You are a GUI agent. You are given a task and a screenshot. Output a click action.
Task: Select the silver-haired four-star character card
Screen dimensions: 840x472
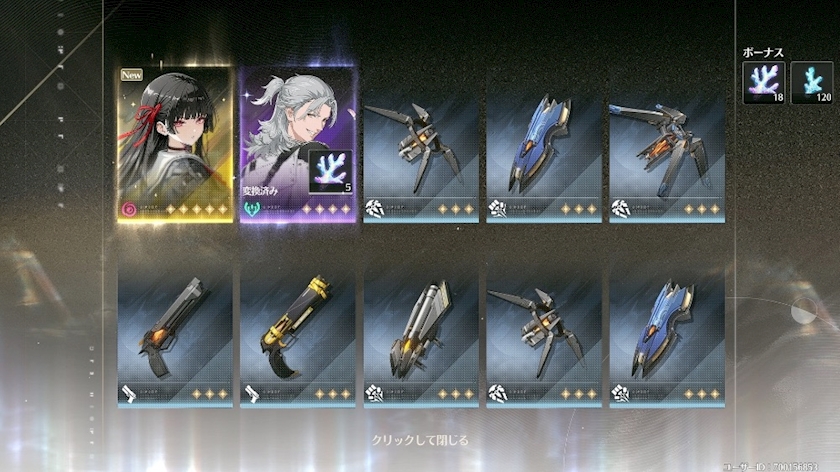tap(297, 145)
